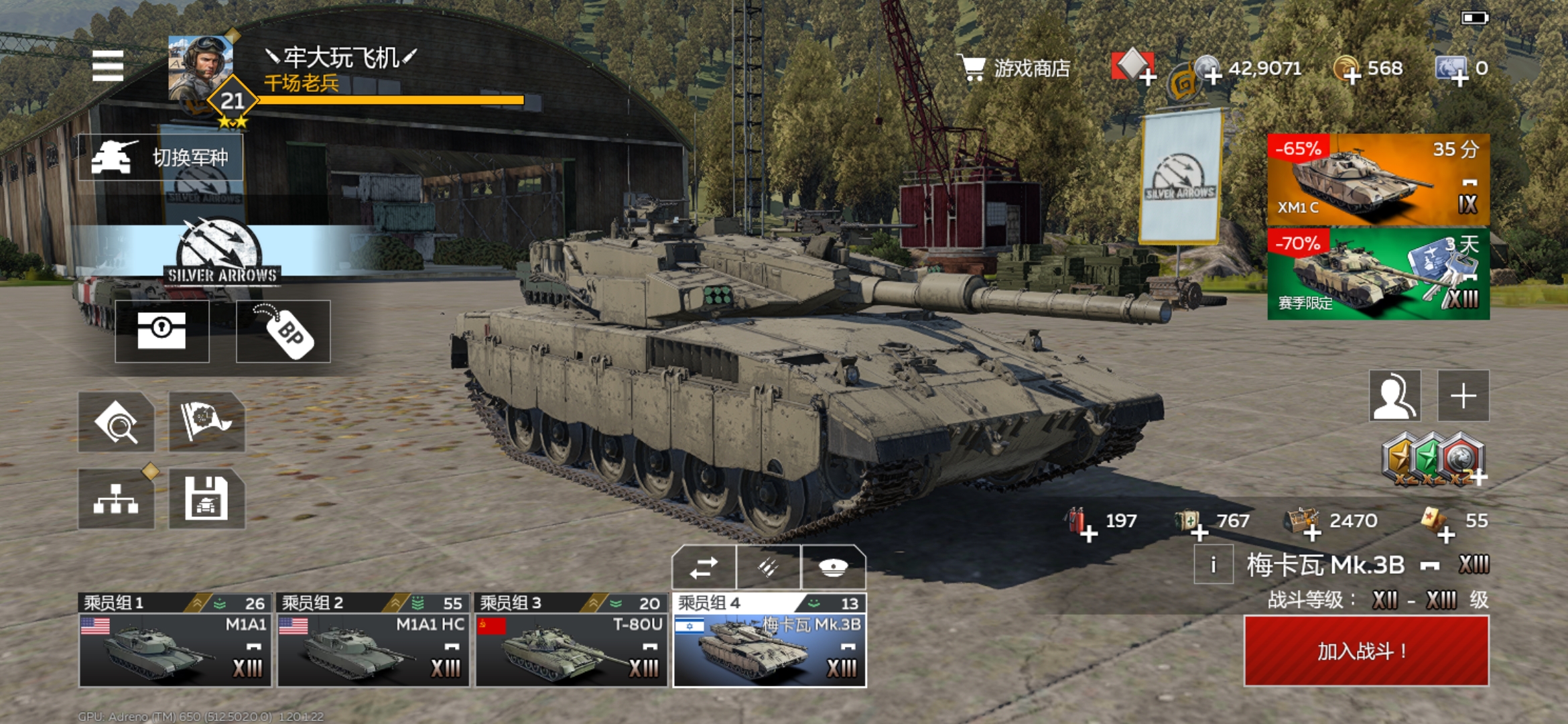
Task: Open the tech tree hierarchy icon
Action: point(116,499)
